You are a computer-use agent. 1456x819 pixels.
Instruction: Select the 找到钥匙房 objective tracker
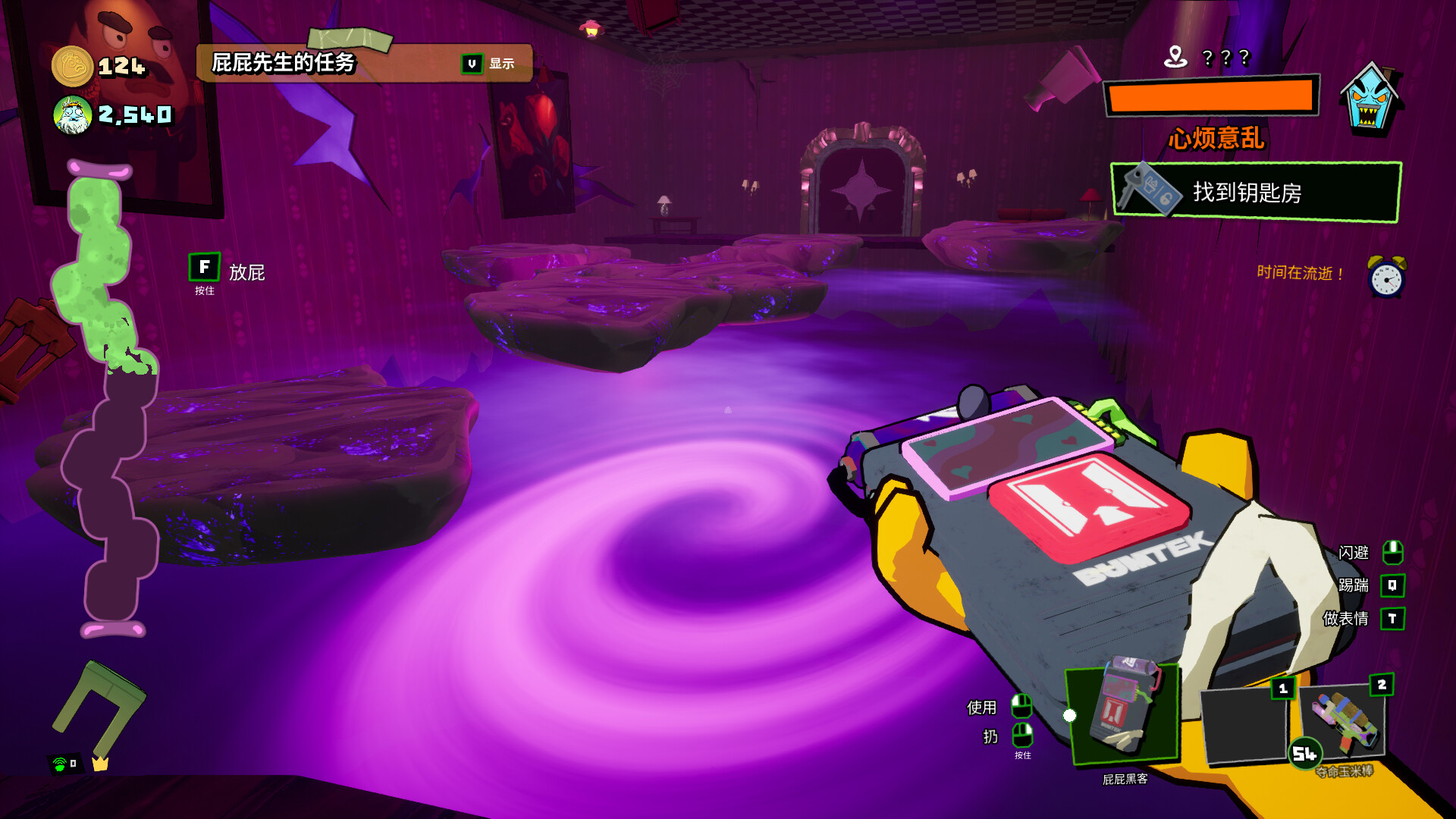(1255, 193)
